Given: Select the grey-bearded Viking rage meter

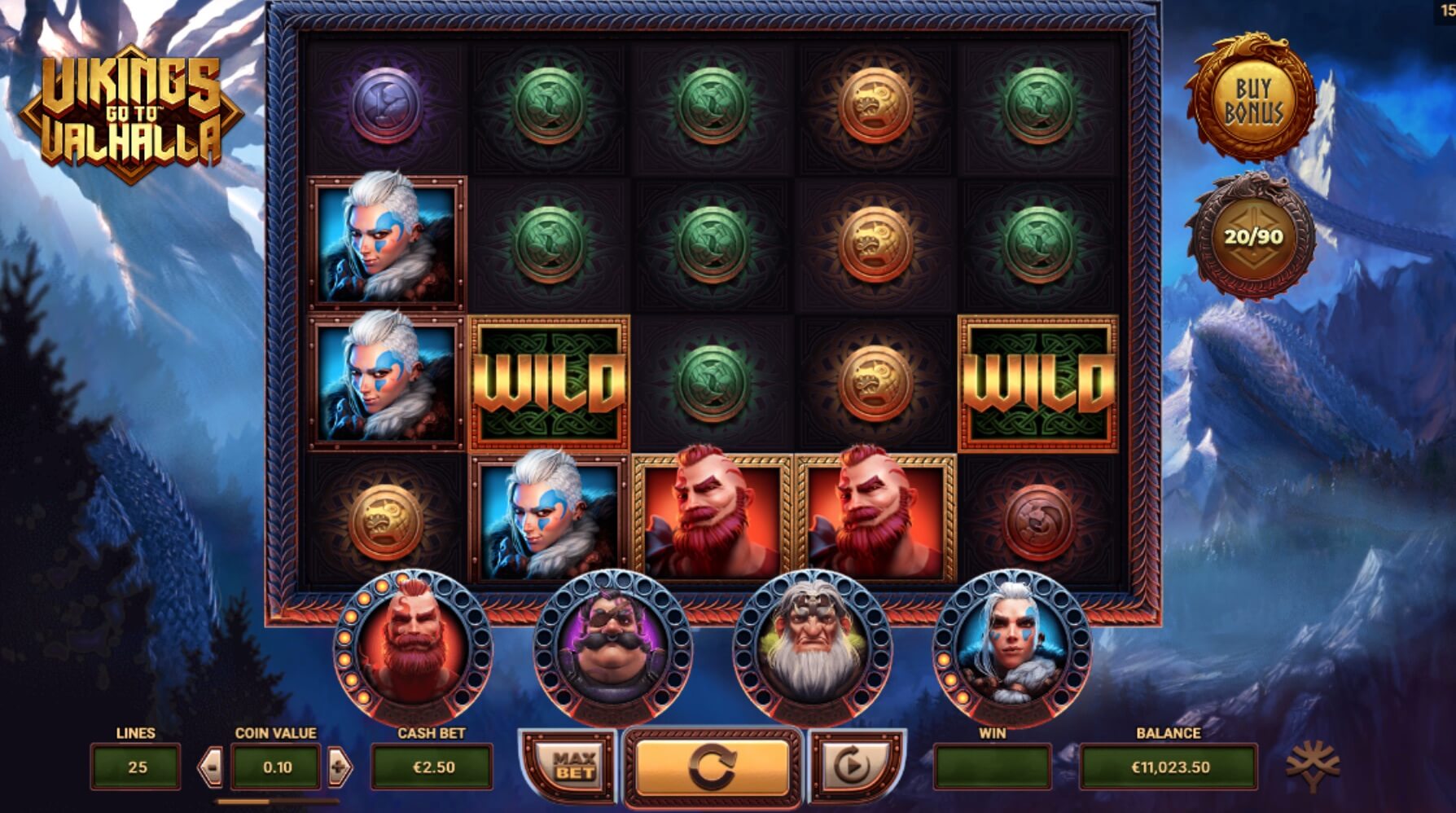Looking at the screenshot, I should (812, 649).
